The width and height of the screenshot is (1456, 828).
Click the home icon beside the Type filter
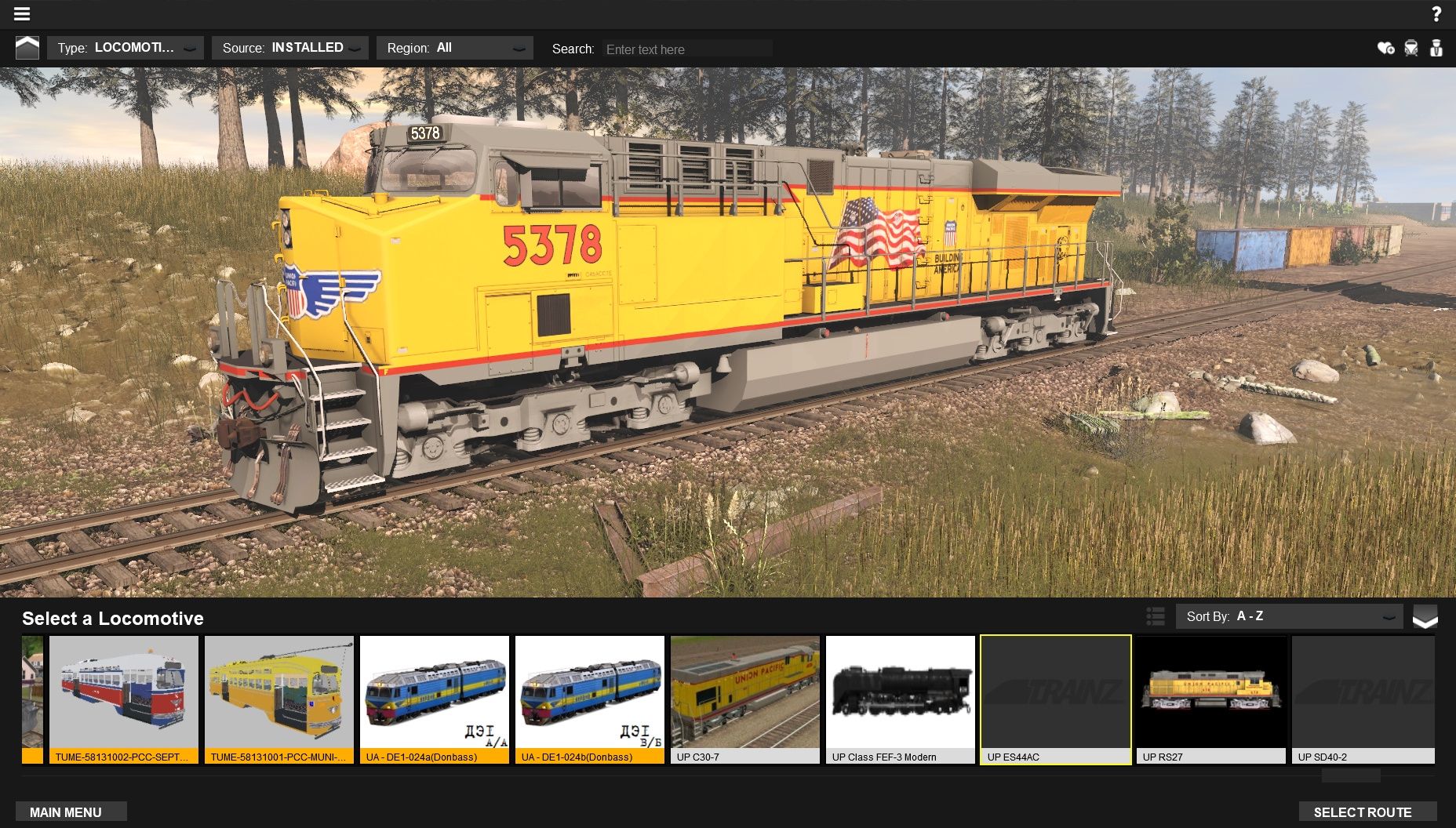[28, 47]
